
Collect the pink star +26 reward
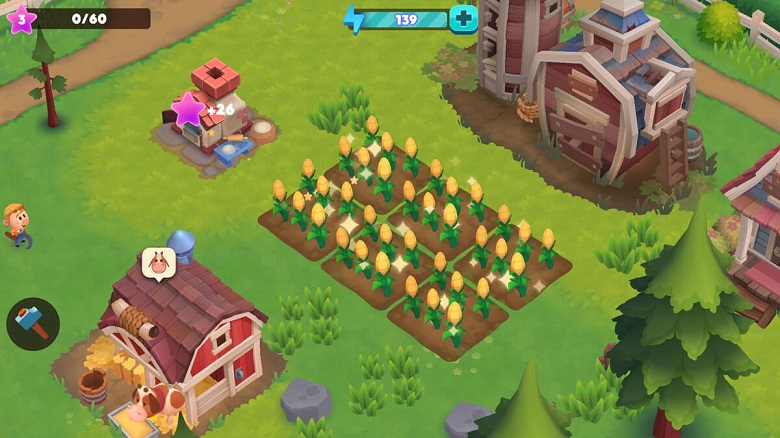click(x=188, y=110)
